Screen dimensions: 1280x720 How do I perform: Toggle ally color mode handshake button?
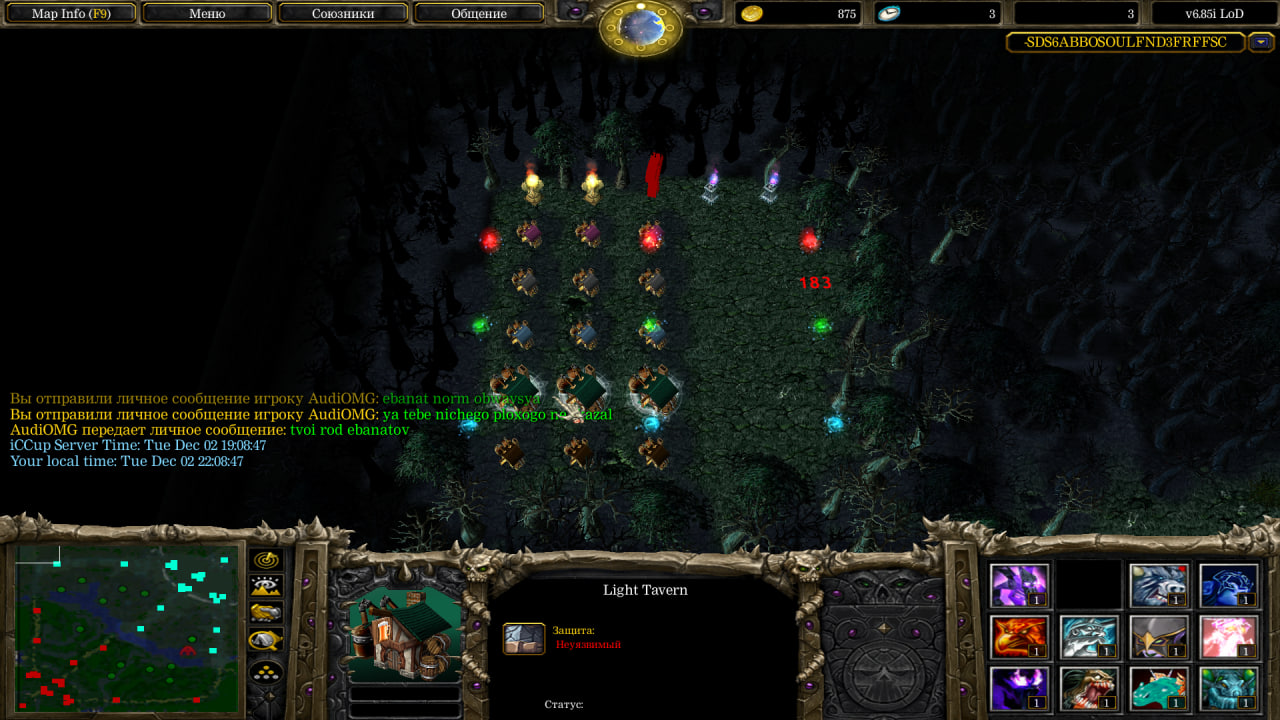tap(265, 613)
